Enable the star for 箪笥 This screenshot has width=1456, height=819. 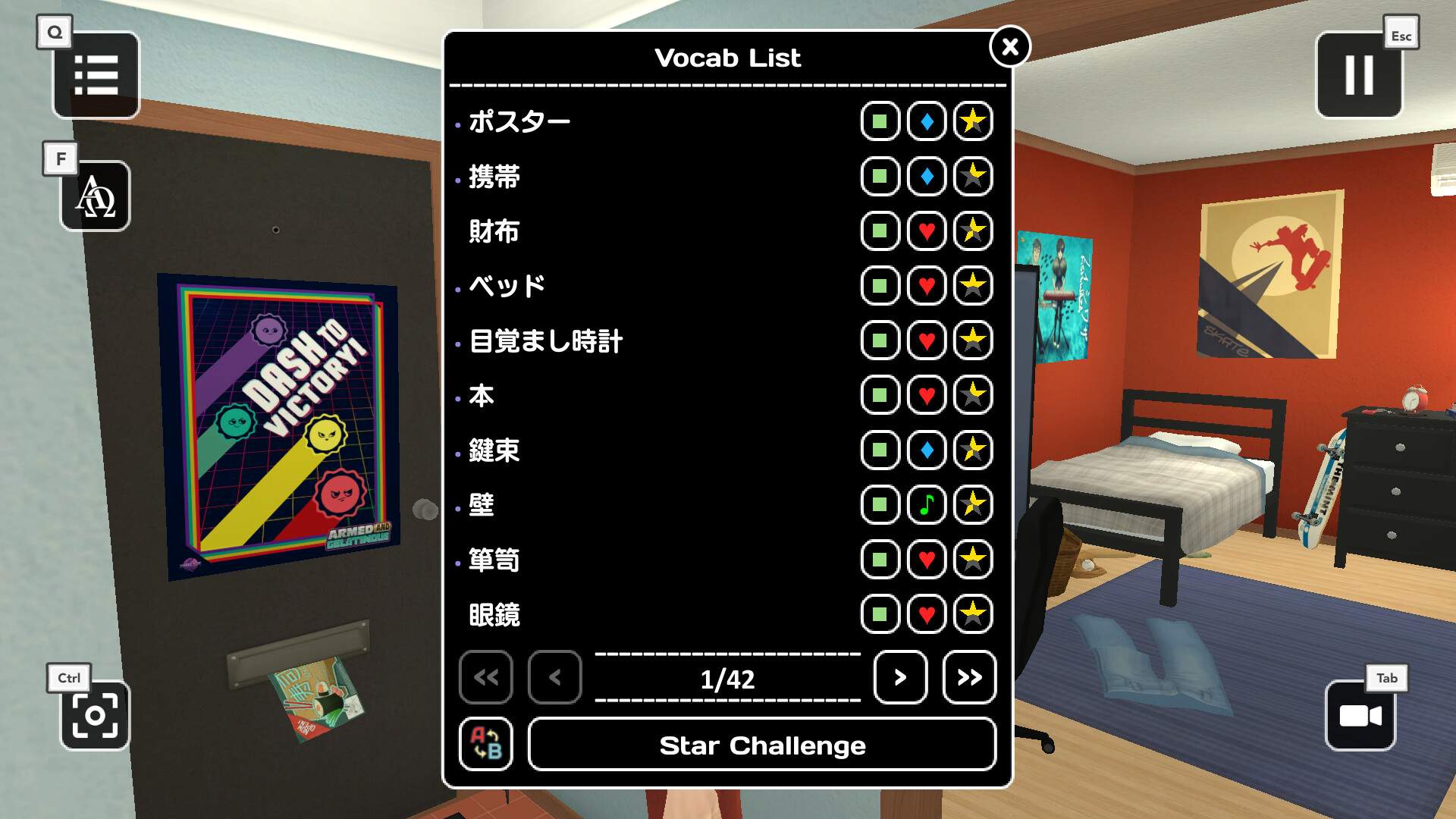tap(972, 560)
